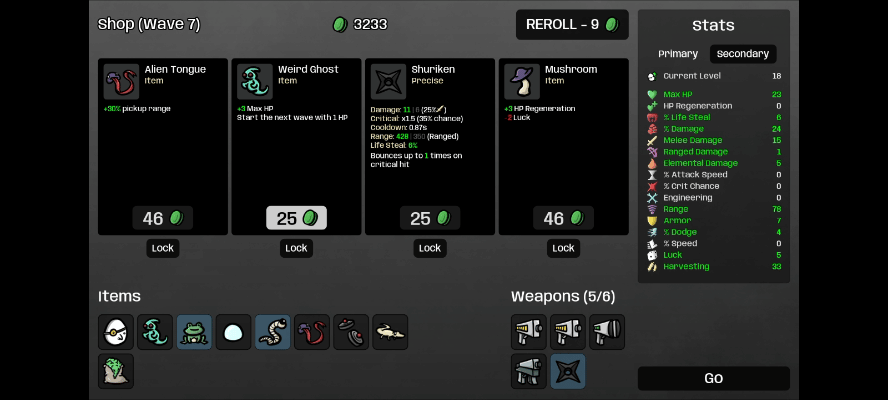888x400 pixels.
Task: Choose the plain white egg item
Action: tap(234, 332)
